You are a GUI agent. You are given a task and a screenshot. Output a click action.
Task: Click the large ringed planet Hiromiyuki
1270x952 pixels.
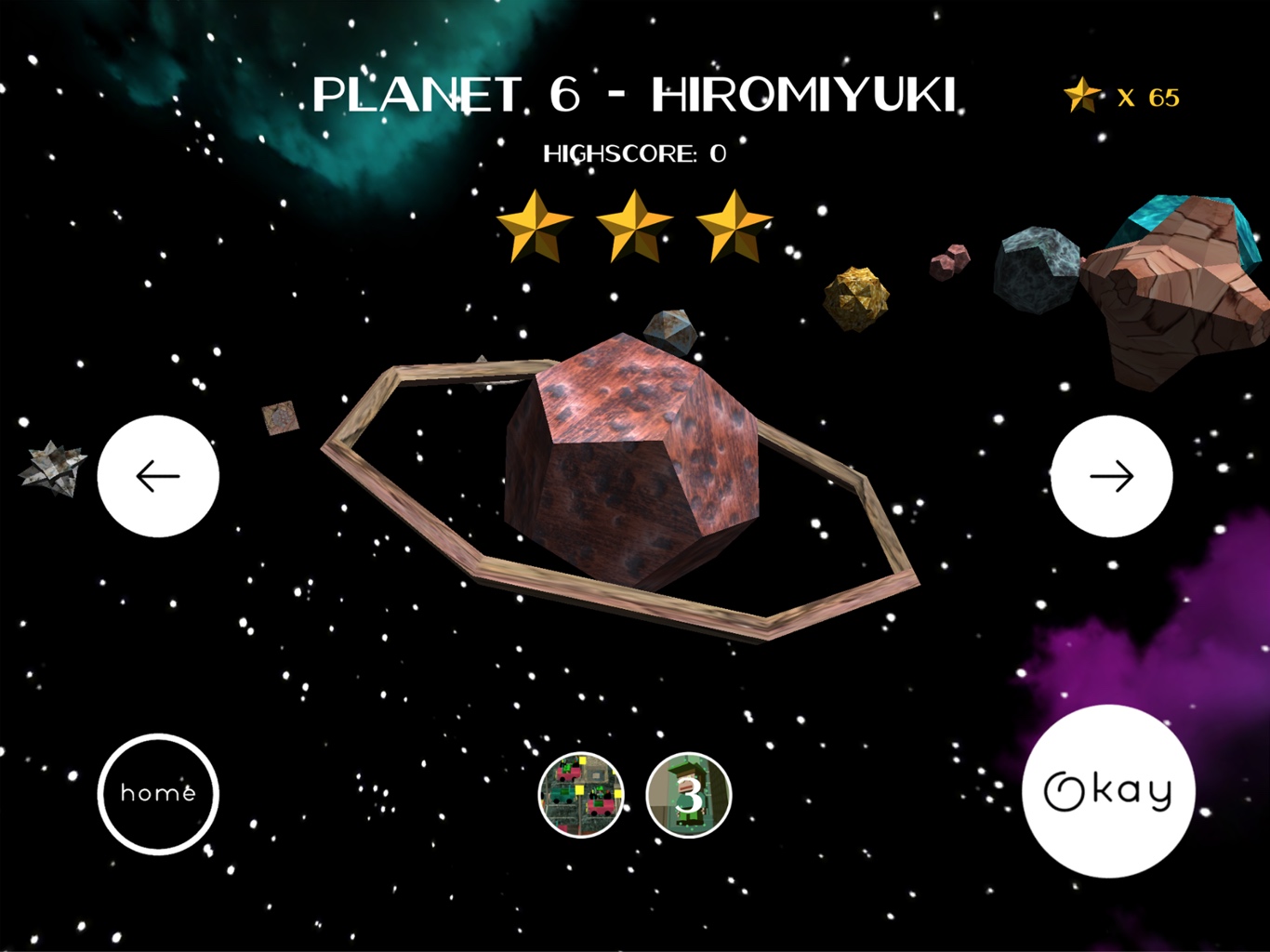[x=632, y=456]
